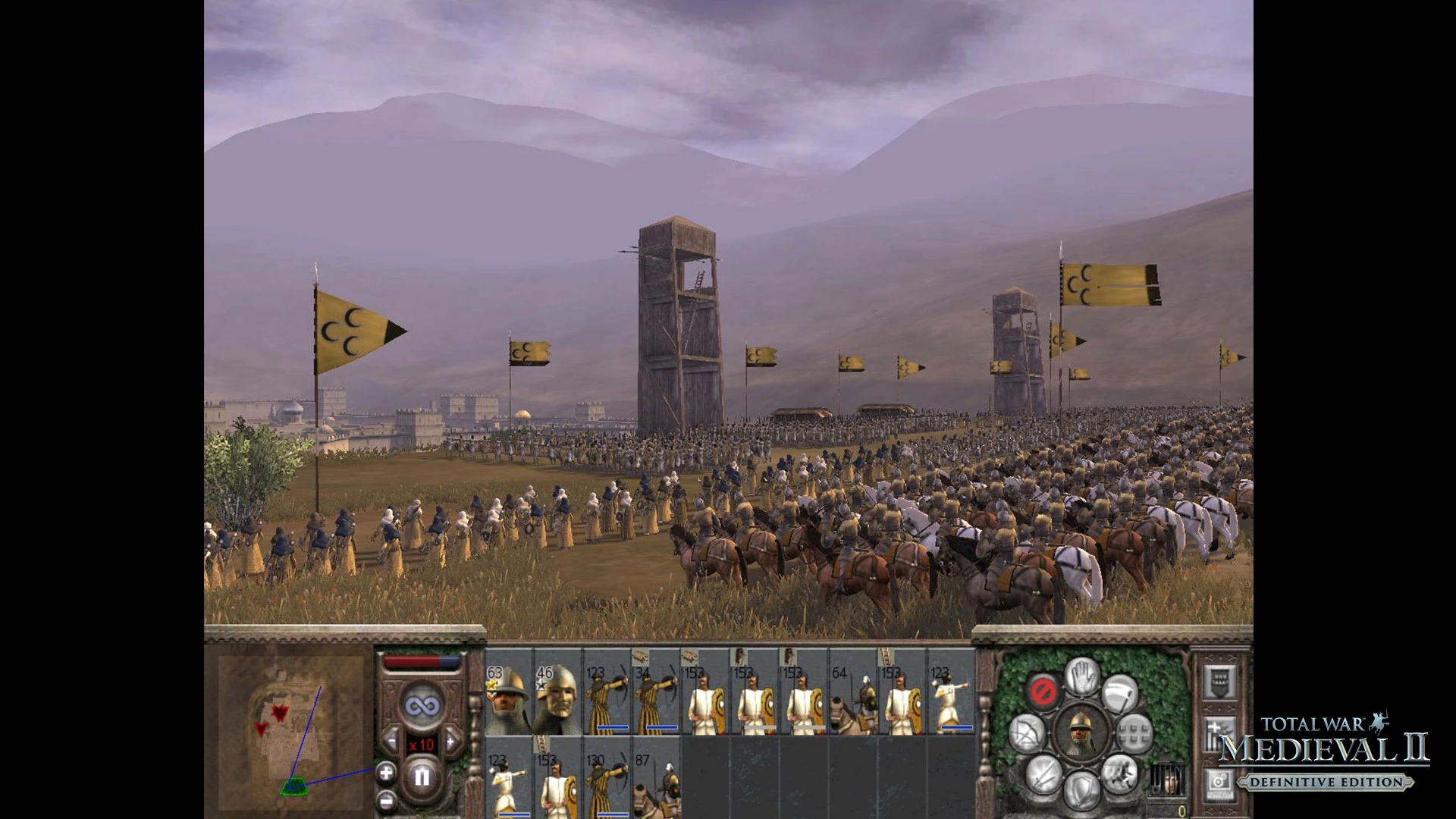The image size is (1456, 819).
Task: Increase battle speed with right arrow
Action: coord(452,742)
